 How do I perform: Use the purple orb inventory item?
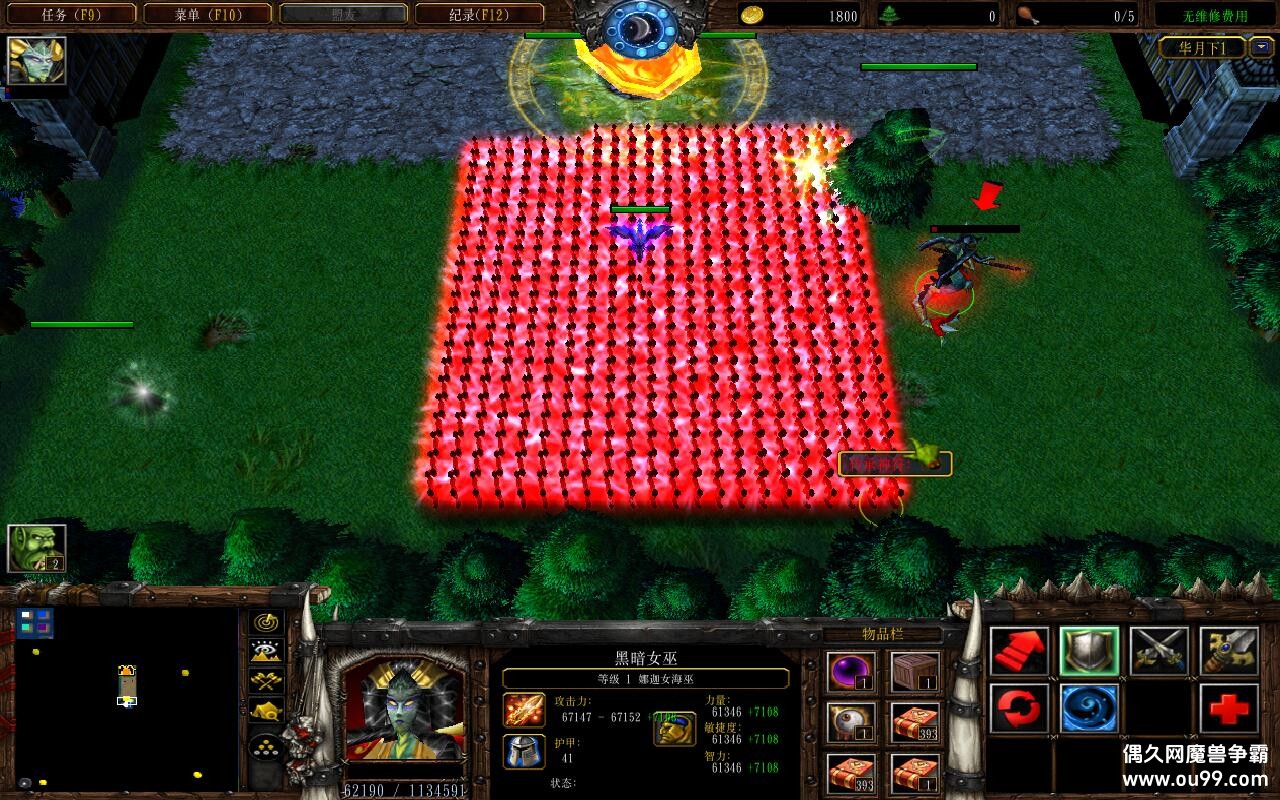point(852,672)
